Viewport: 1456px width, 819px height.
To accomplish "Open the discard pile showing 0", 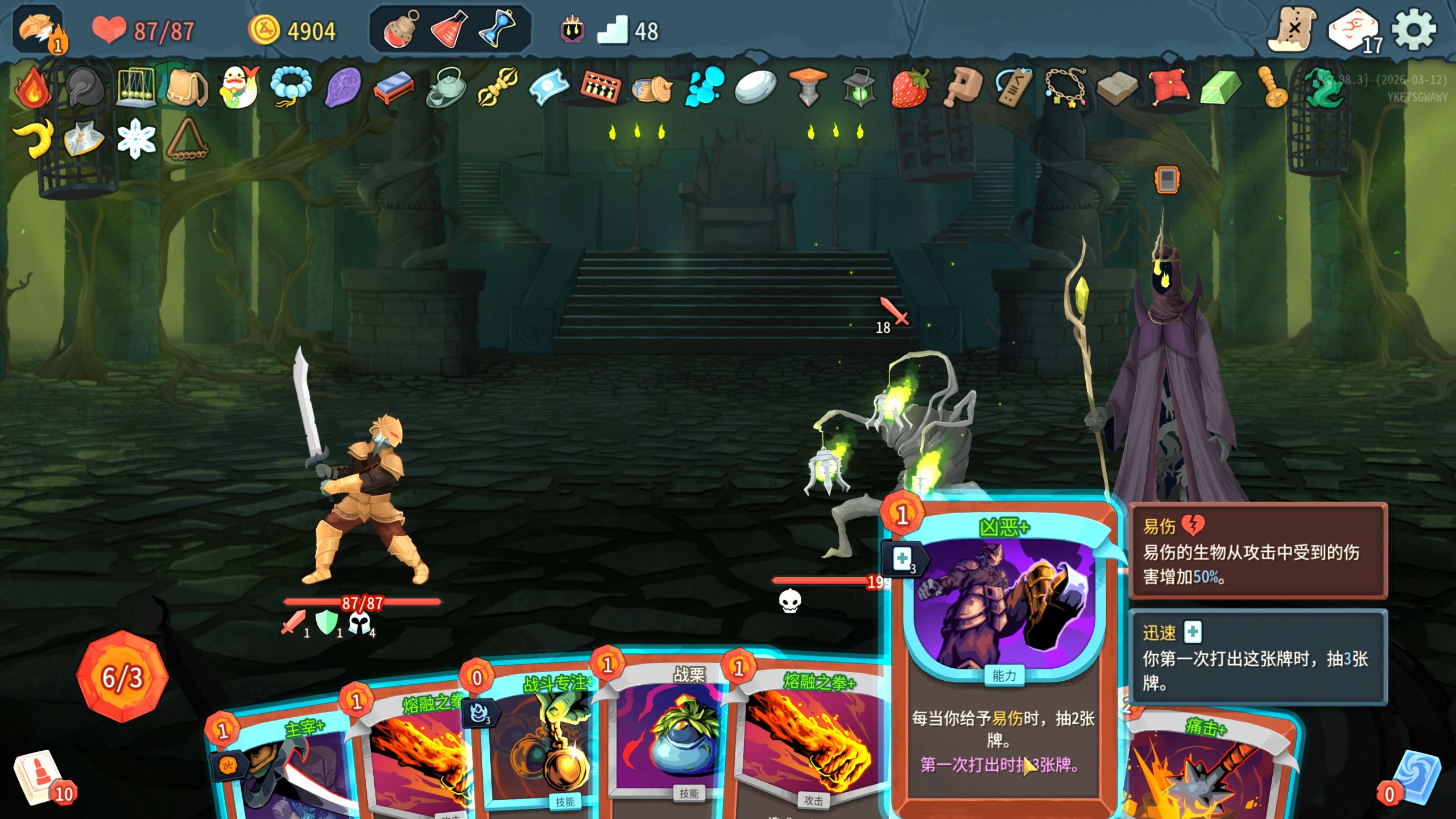I will (x=1416, y=779).
